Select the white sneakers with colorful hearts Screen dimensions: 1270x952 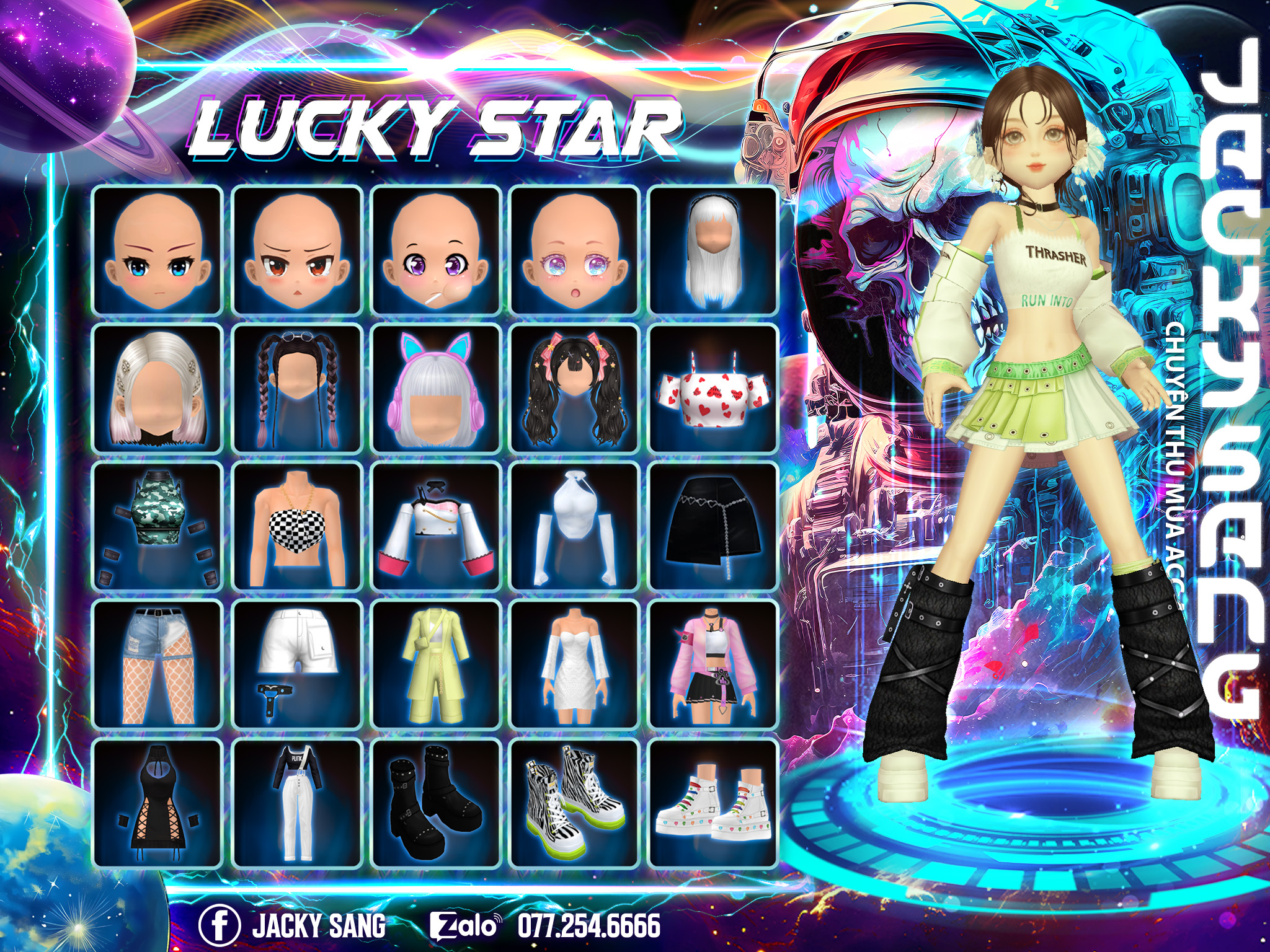713,803
